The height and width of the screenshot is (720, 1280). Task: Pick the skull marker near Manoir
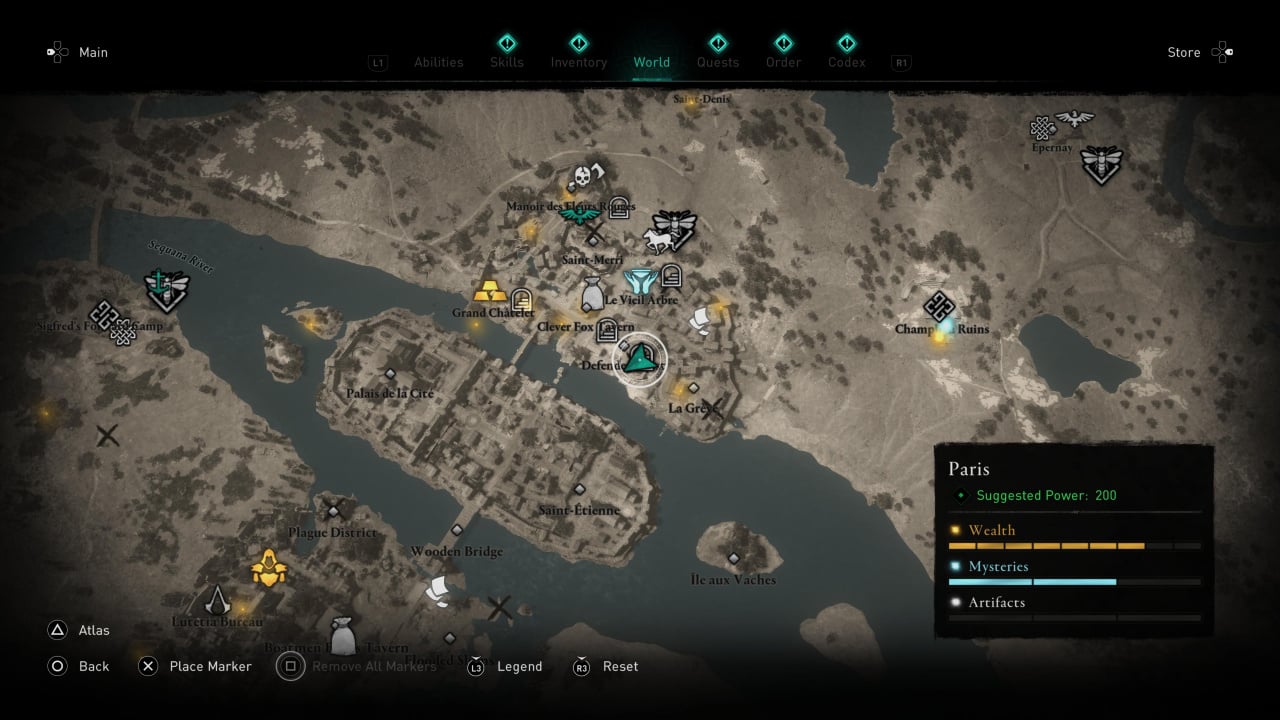tap(579, 178)
